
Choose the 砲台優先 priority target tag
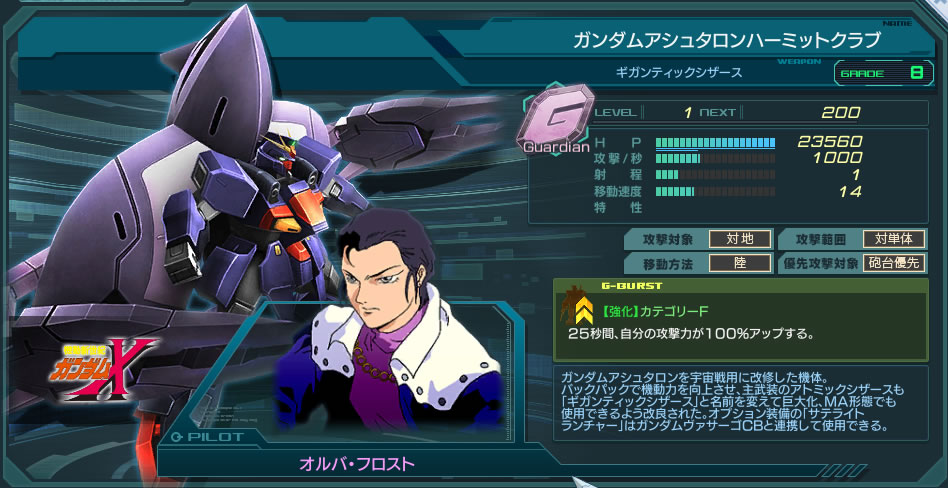point(895,264)
